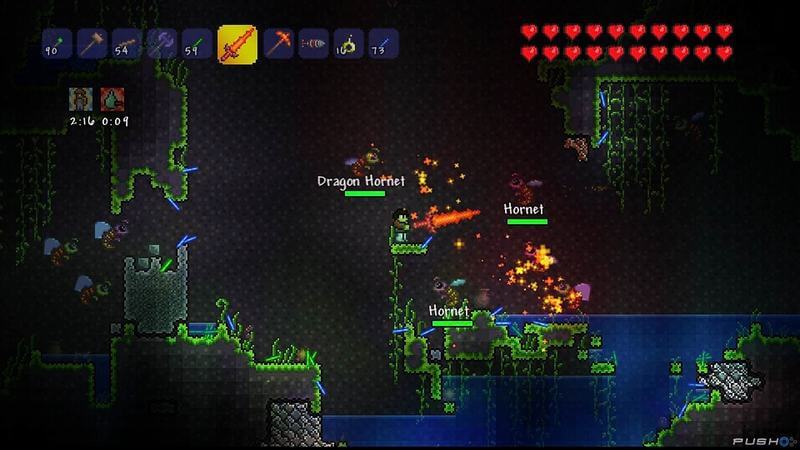
Task: Select the blue glowstick slot with 73
Action: tap(383, 44)
